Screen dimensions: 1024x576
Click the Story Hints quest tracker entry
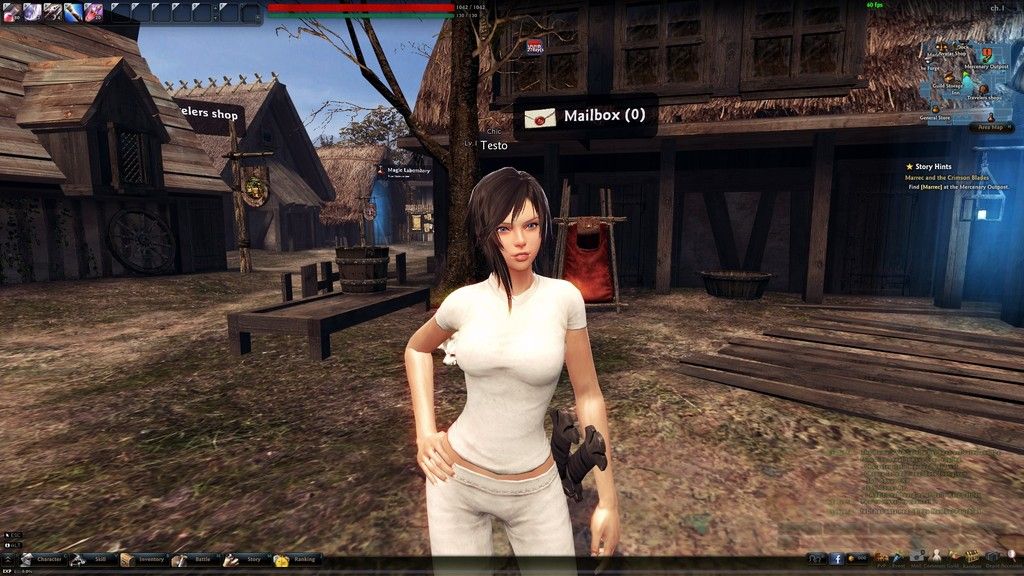[928, 166]
